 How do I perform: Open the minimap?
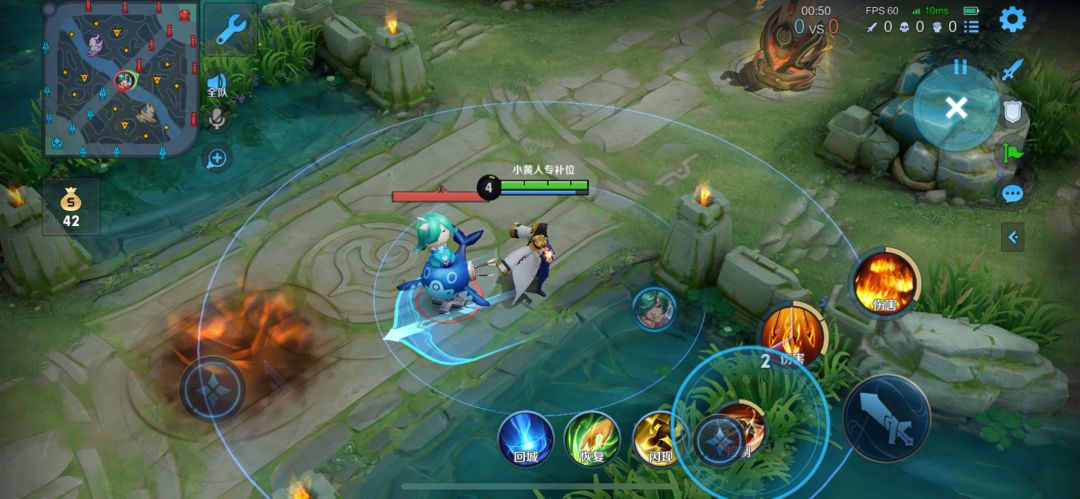(120, 78)
